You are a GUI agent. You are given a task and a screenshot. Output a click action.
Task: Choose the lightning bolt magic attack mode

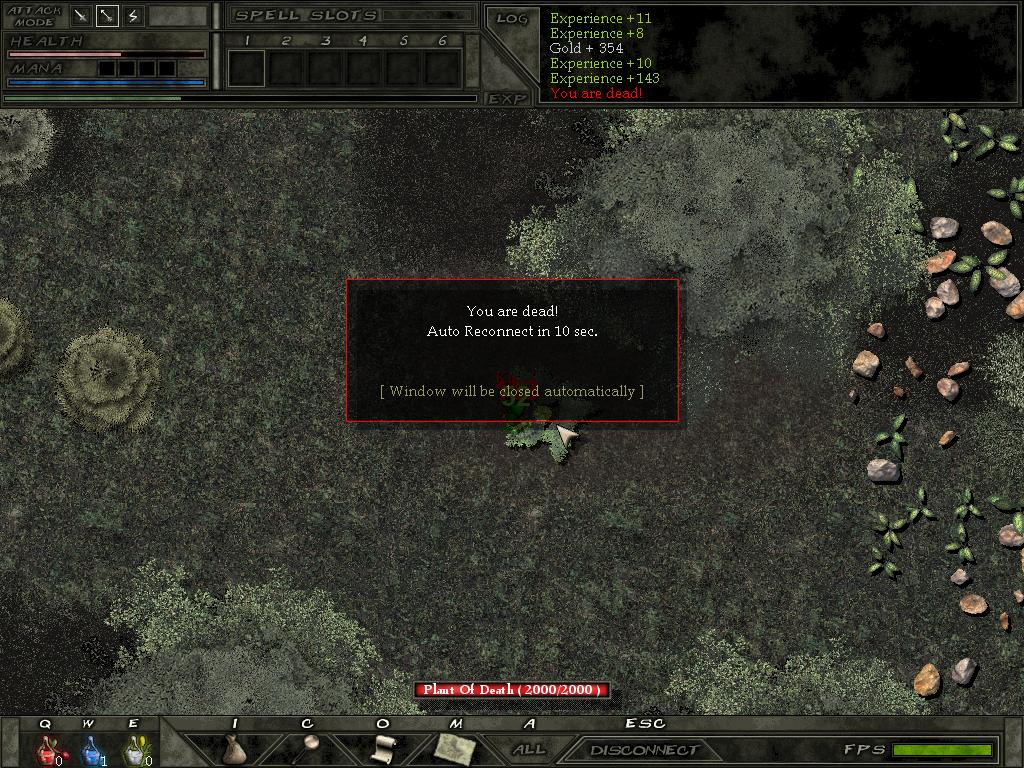pyautogui.click(x=133, y=15)
